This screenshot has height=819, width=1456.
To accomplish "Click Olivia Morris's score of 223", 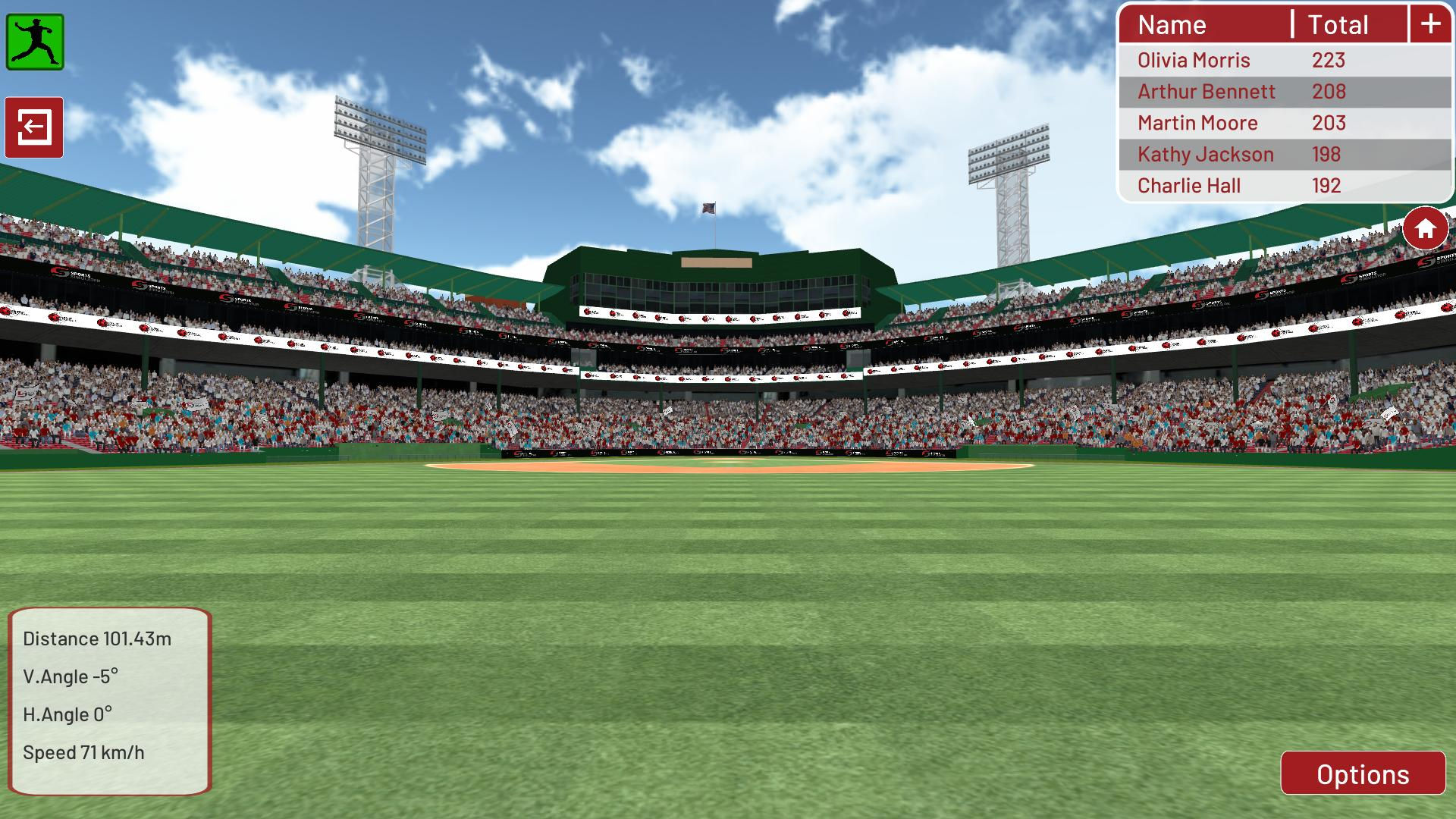I will pos(1329,60).
